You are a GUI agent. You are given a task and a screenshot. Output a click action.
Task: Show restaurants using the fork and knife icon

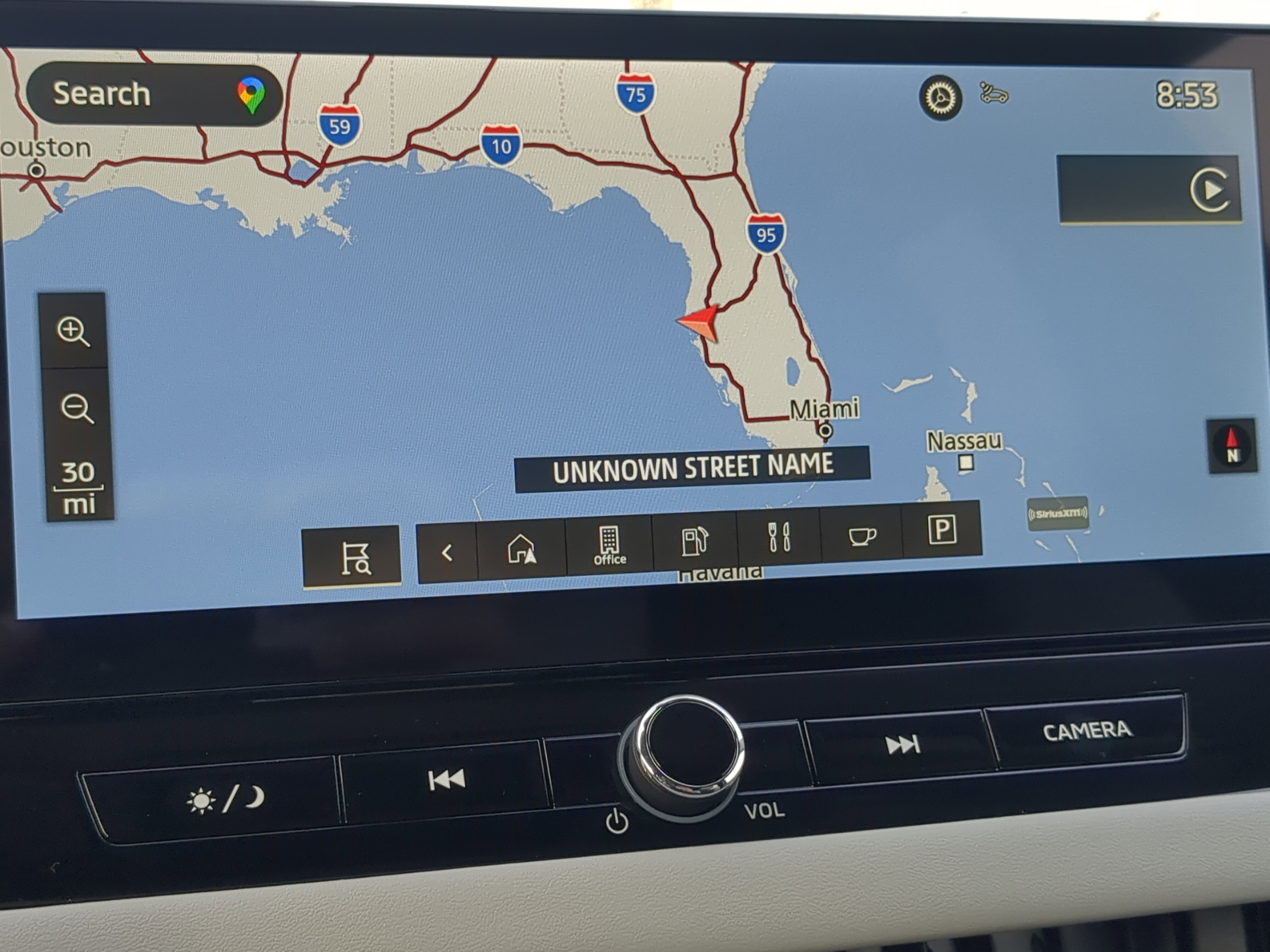point(779,537)
